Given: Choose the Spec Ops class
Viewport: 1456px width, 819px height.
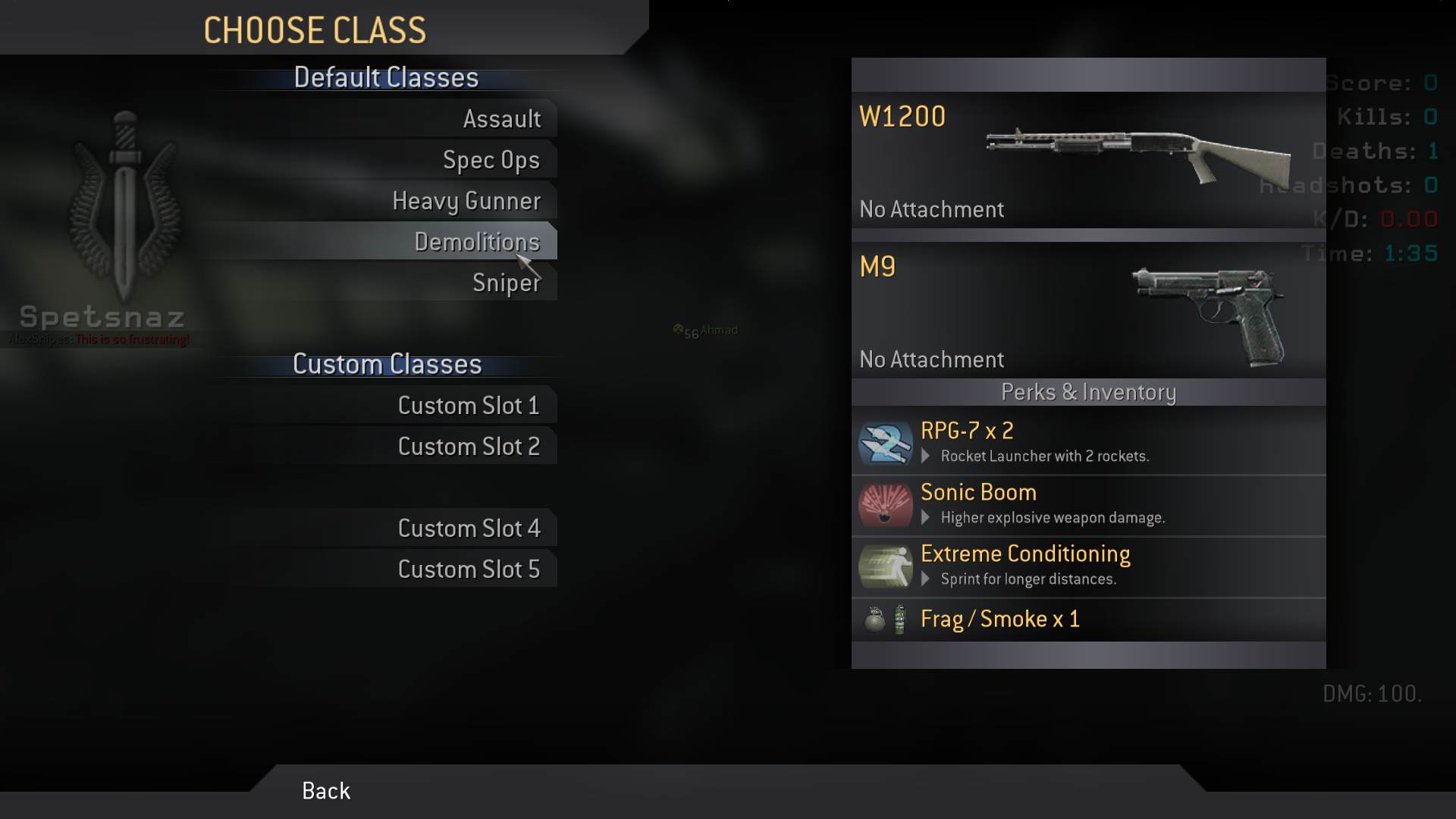Looking at the screenshot, I should pyautogui.click(x=491, y=160).
